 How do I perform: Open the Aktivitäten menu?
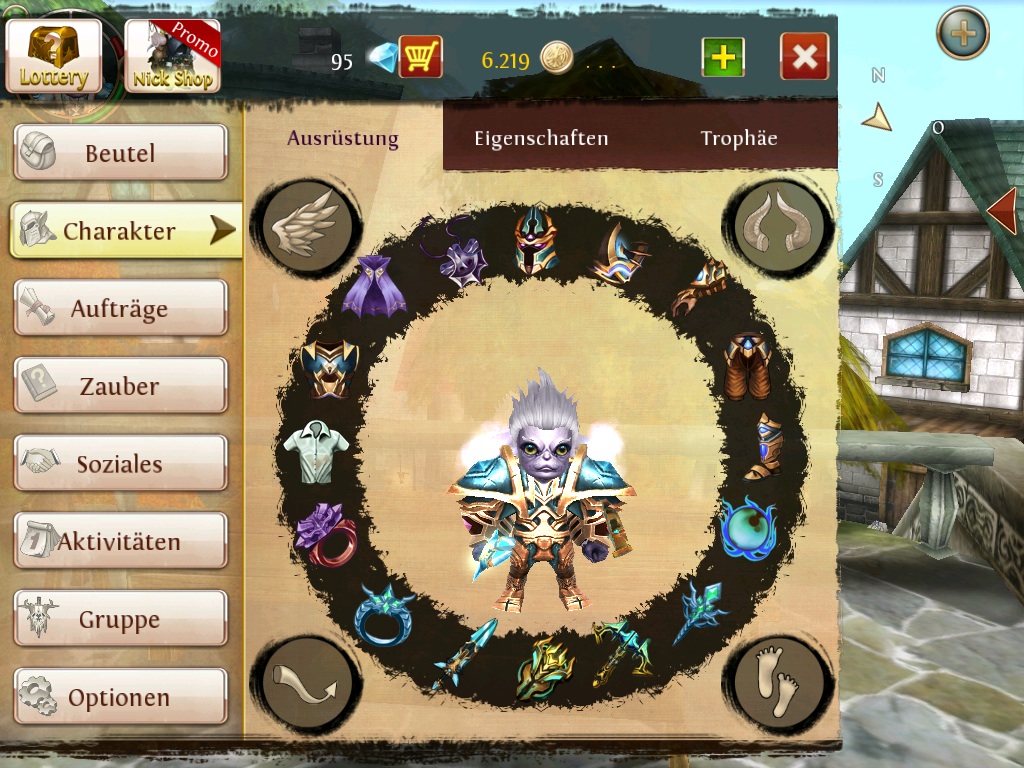coord(120,542)
